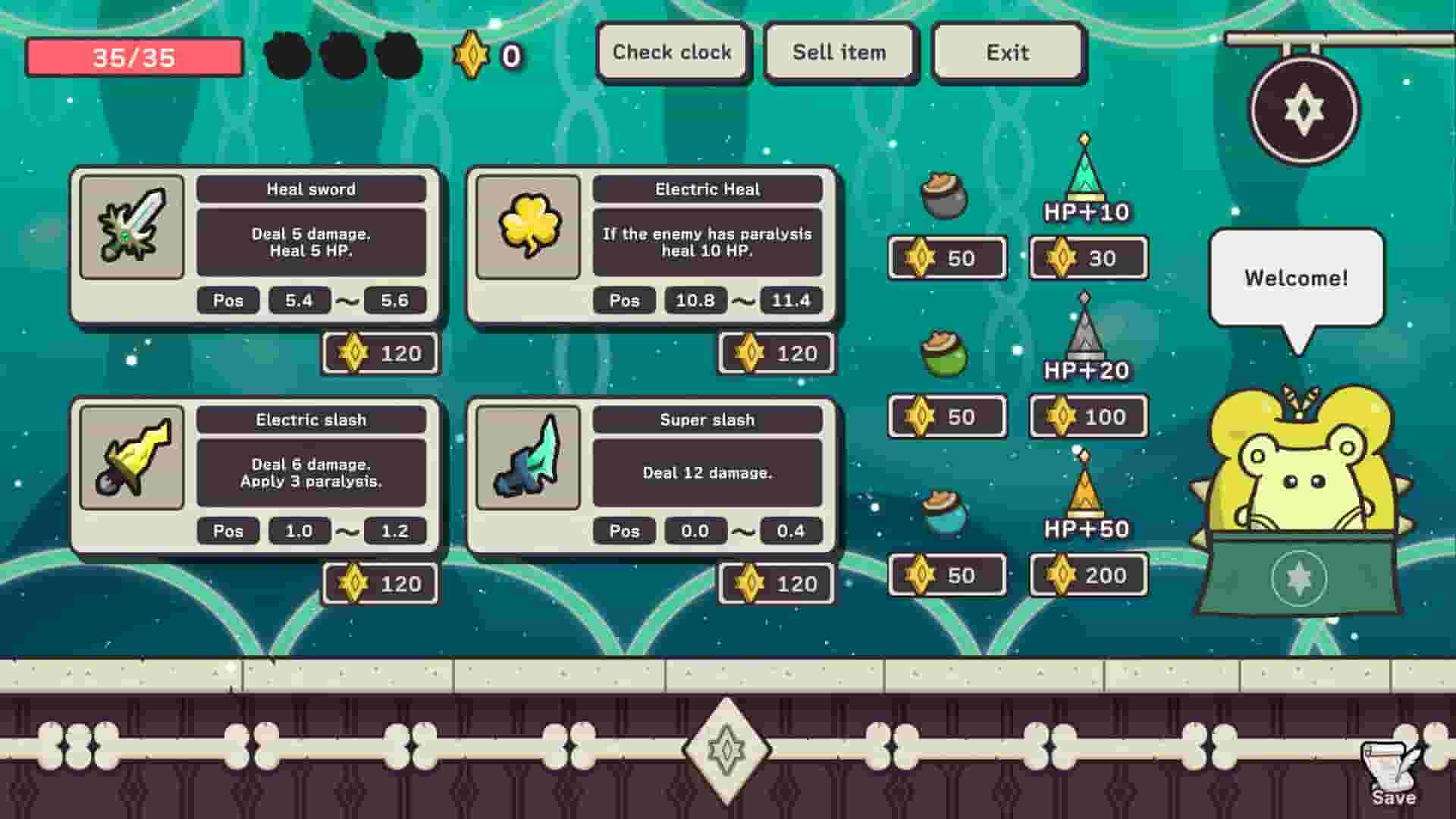
Task: Open the Sell item screen
Action: pos(839,52)
